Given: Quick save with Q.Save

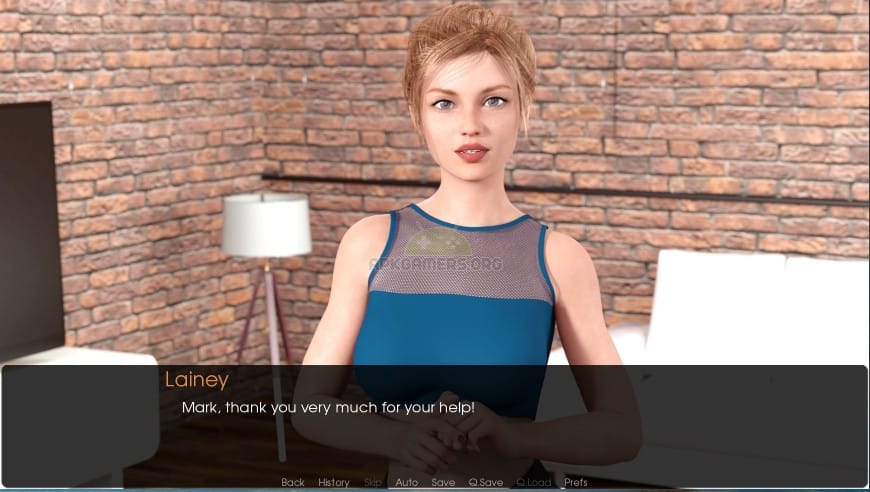Looking at the screenshot, I should [486, 483].
